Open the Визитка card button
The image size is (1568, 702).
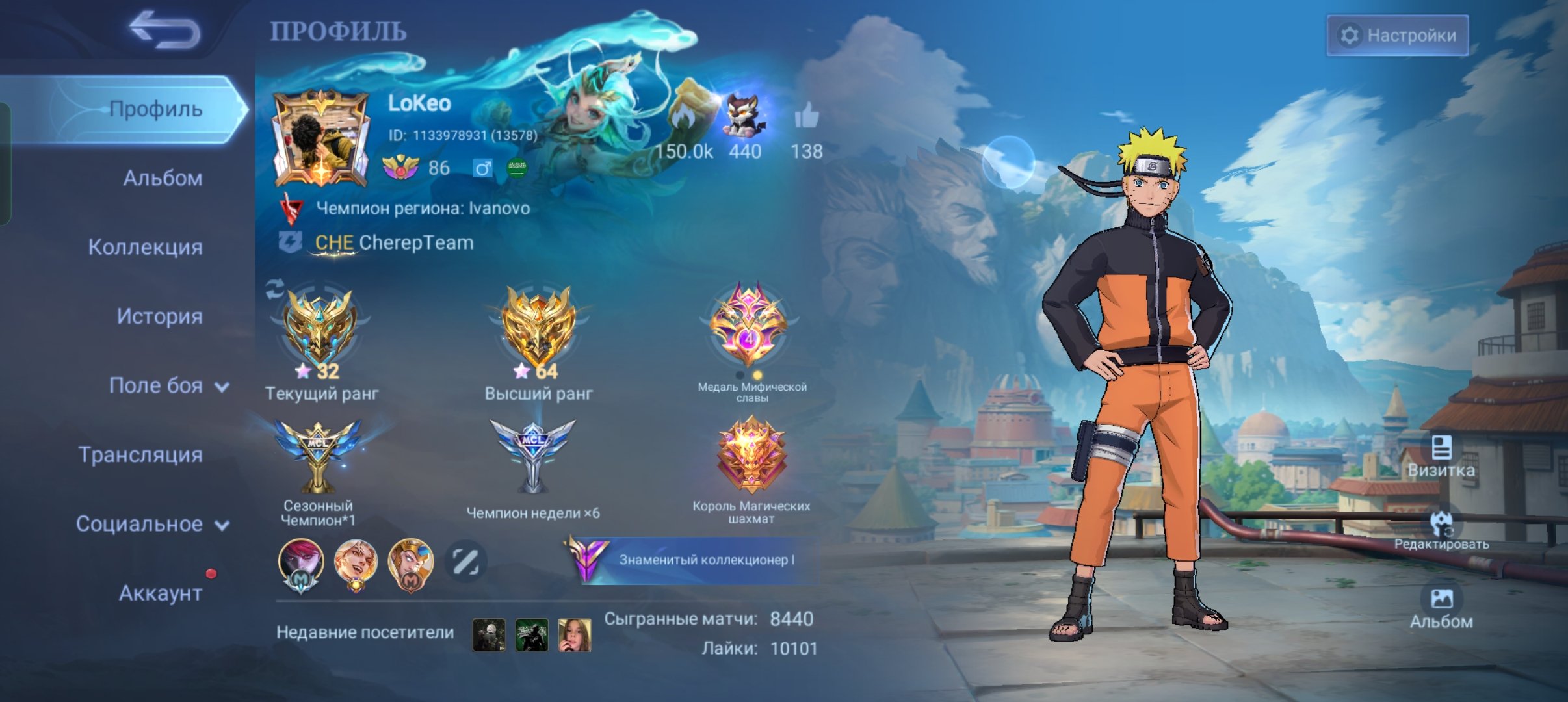(1441, 457)
